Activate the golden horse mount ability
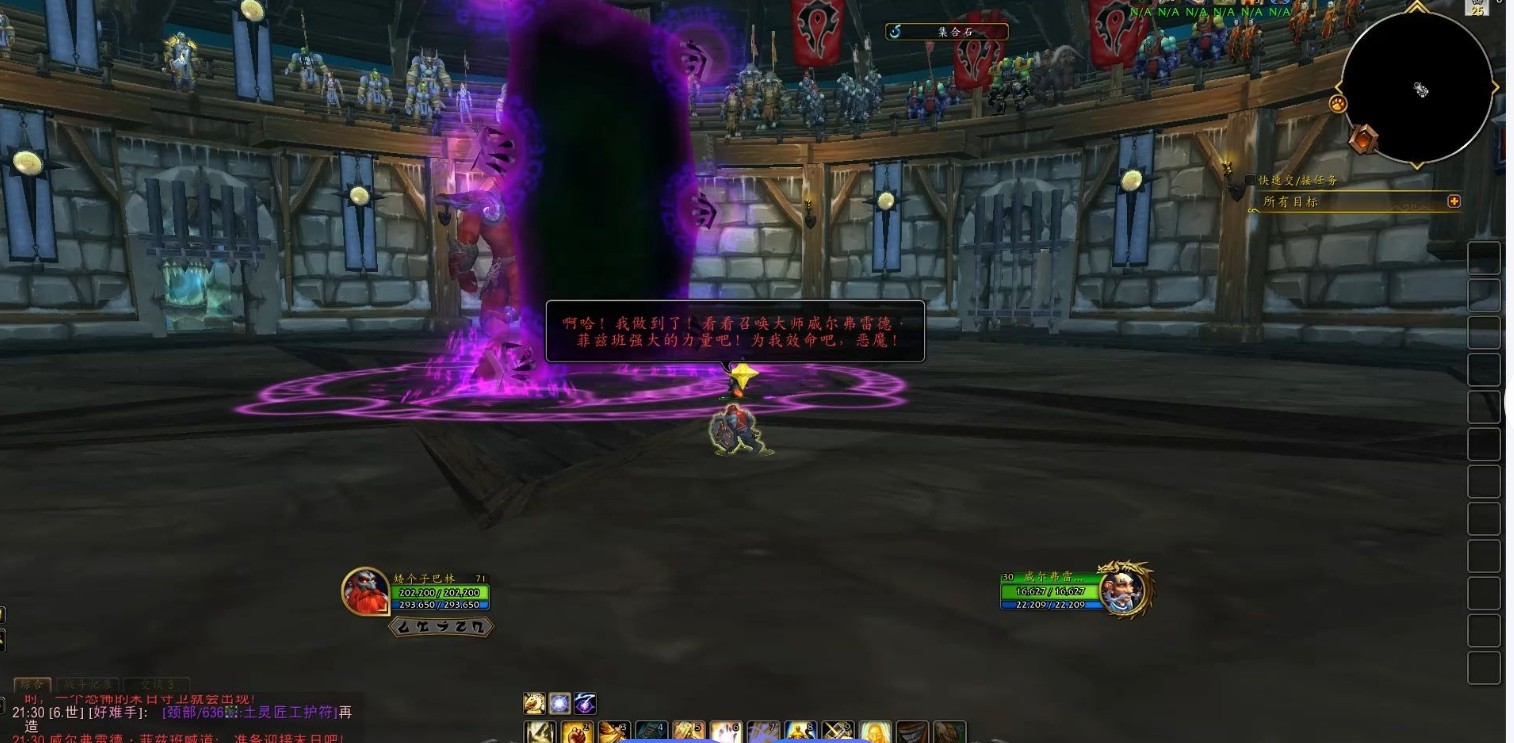The height and width of the screenshot is (743, 1514). click(x=534, y=703)
